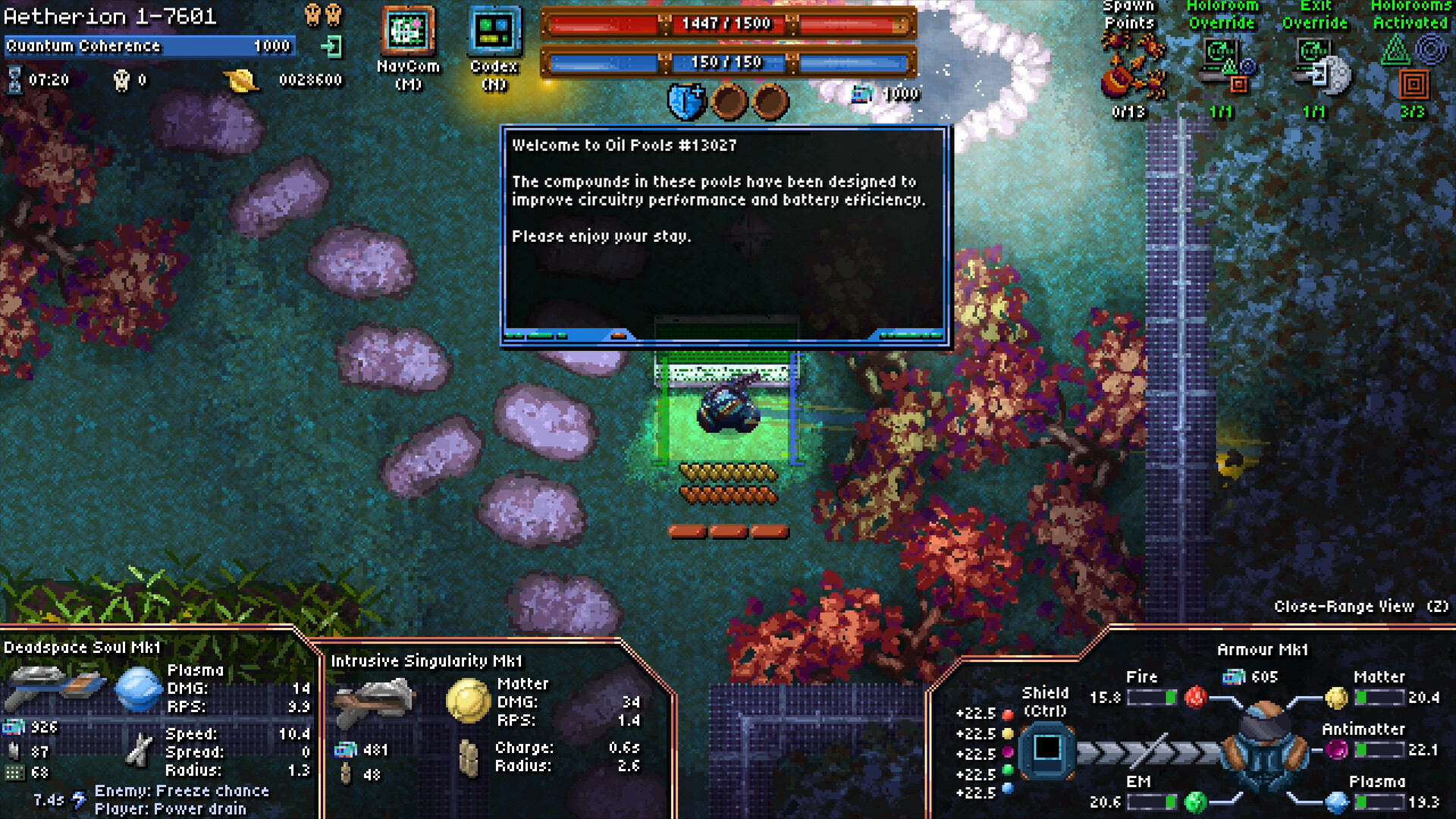Click the Holorooms Activated objective icon
Viewport: 1456px width, 819px height.
pyautogui.click(x=1412, y=67)
